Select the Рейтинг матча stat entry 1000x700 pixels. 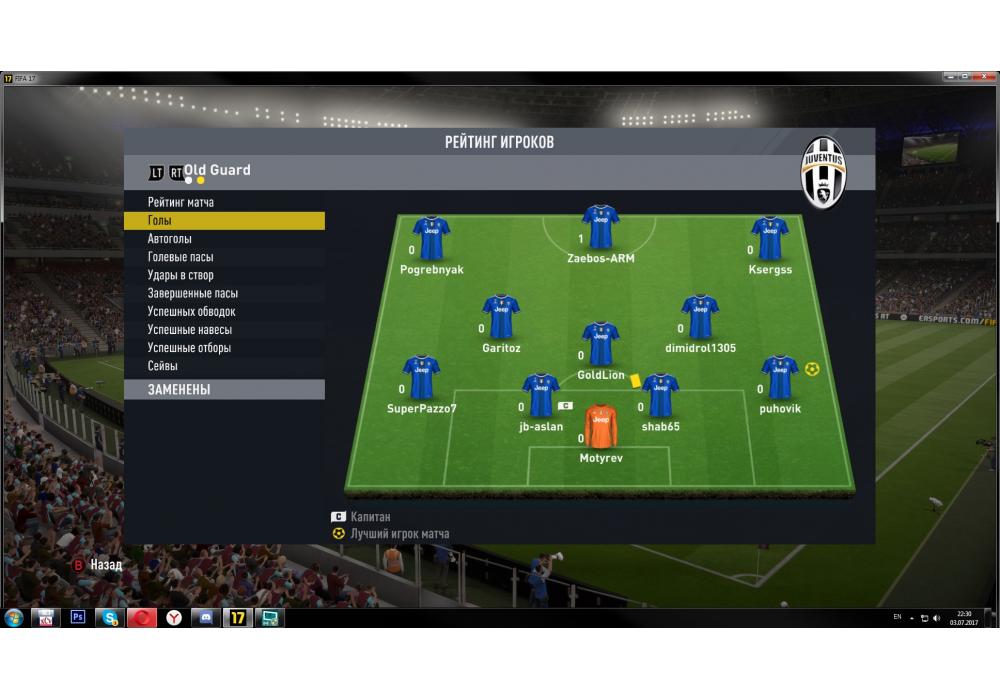coord(180,203)
